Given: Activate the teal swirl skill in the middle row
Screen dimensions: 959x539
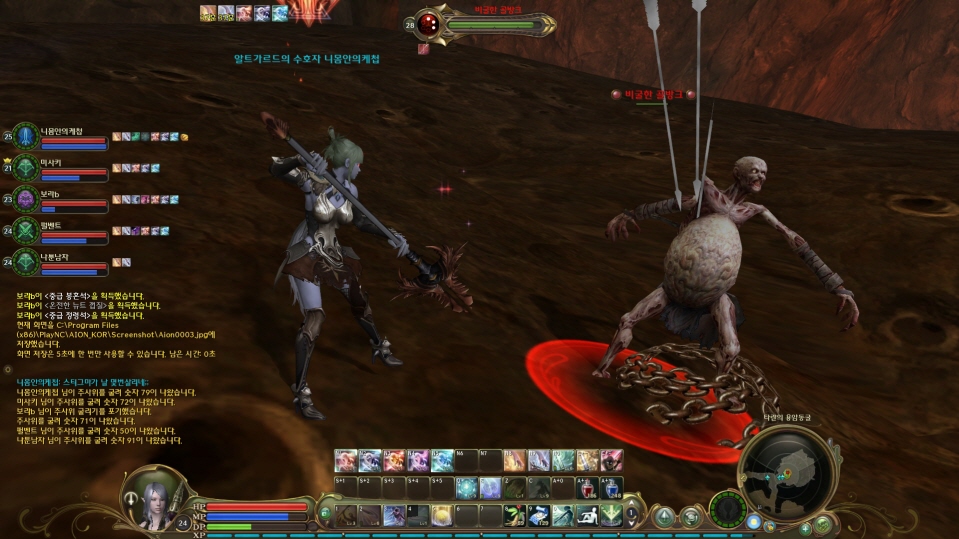Looking at the screenshot, I should click(468, 489).
